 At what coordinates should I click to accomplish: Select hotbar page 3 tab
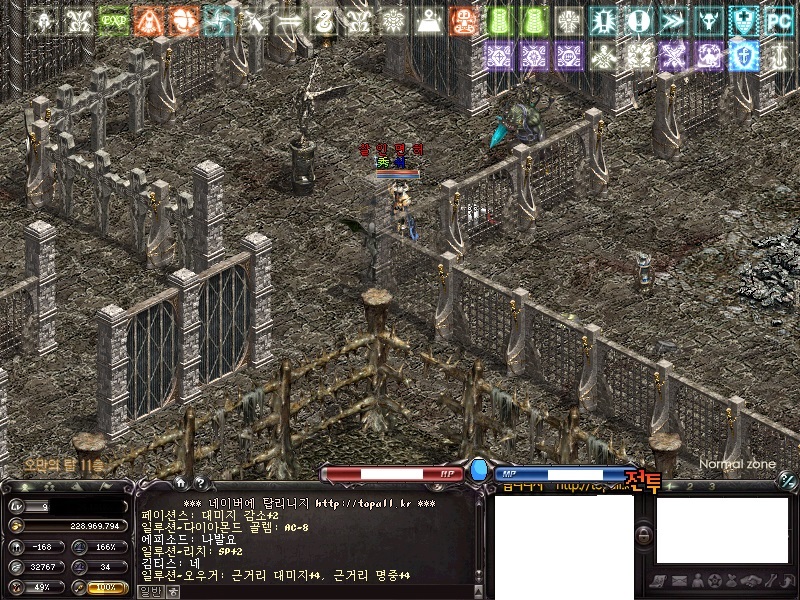coord(711,487)
